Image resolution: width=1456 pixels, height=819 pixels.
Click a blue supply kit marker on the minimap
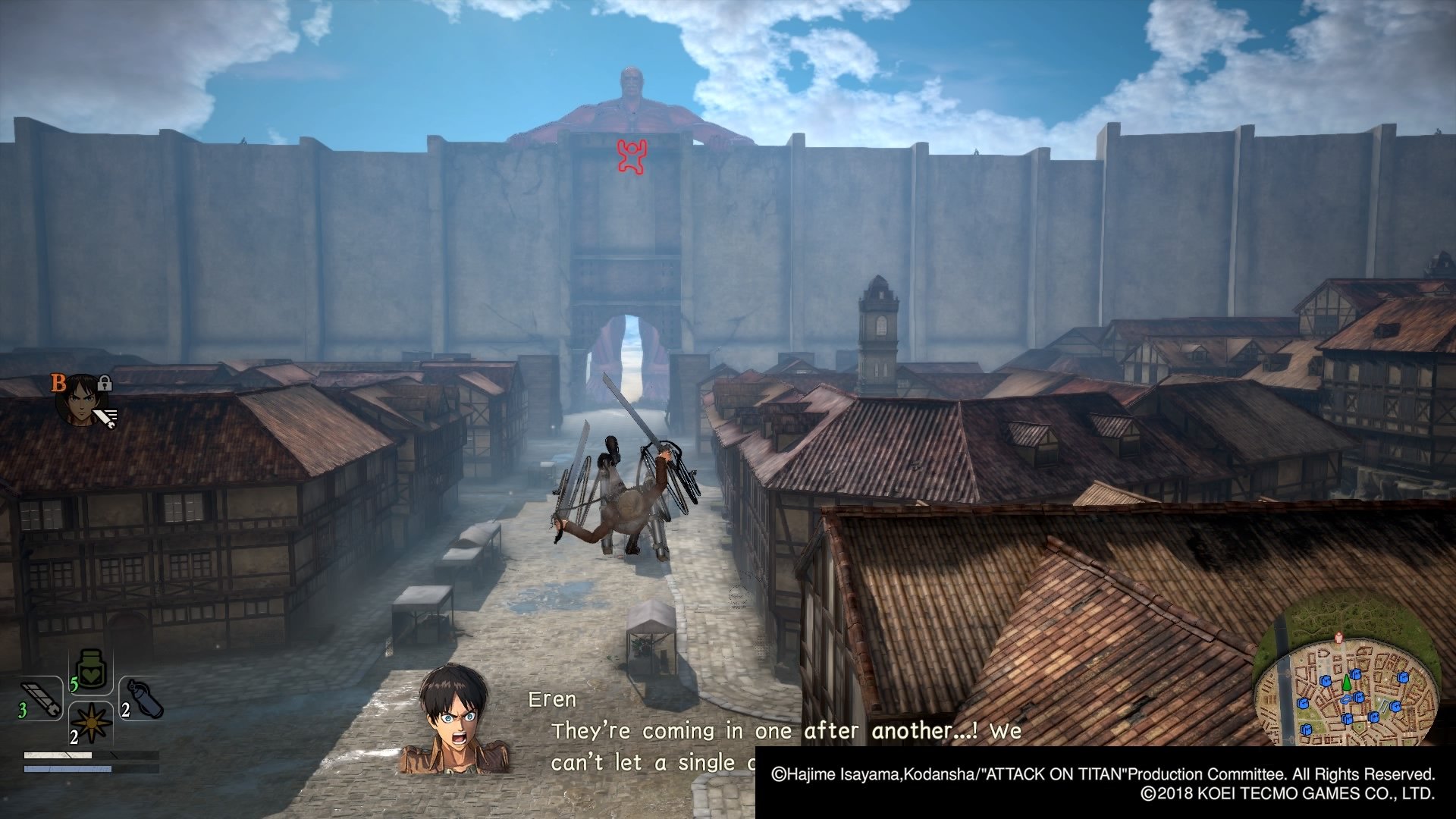click(x=1357, y=674)
